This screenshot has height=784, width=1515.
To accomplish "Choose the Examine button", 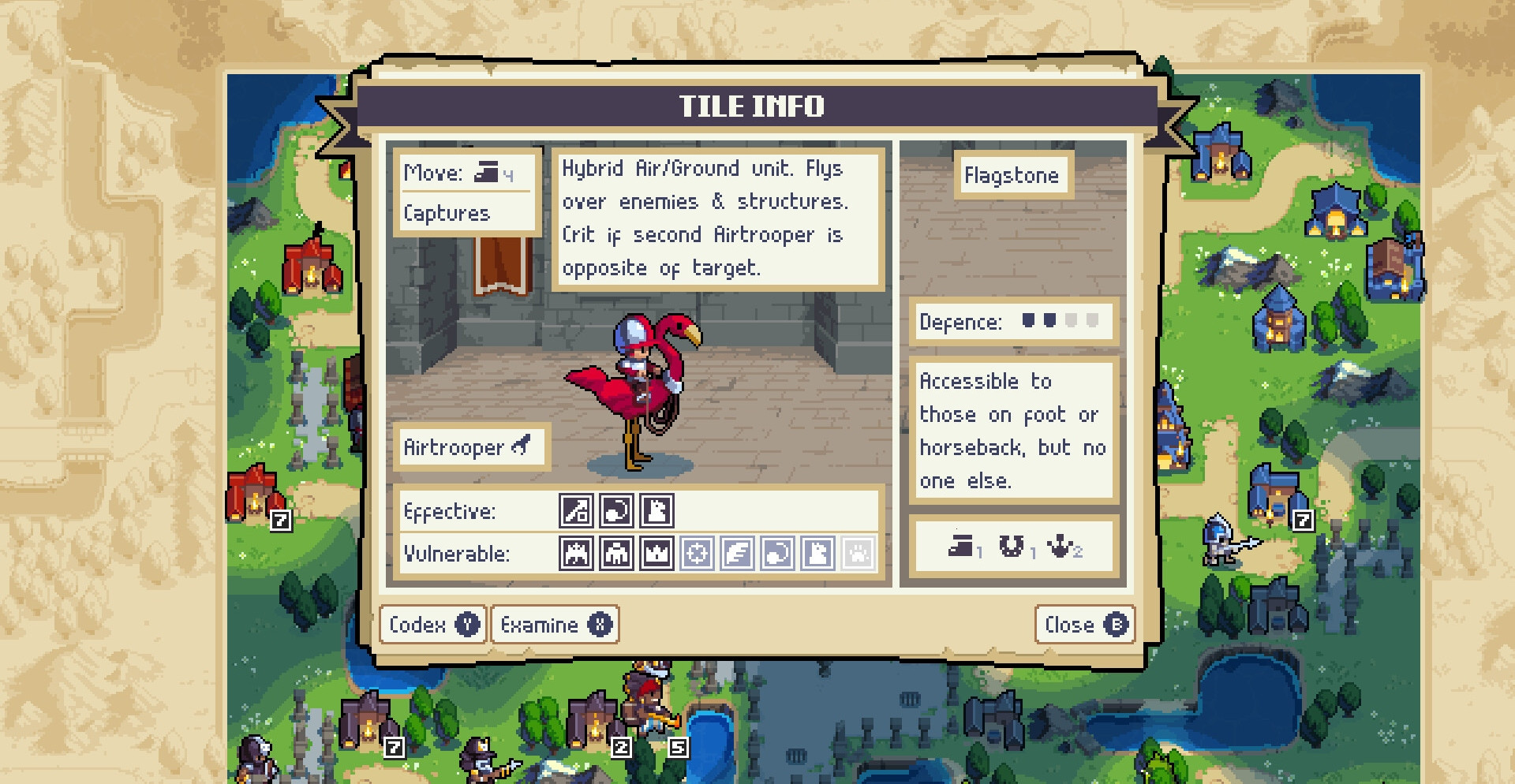I will [x=555, y=625].
